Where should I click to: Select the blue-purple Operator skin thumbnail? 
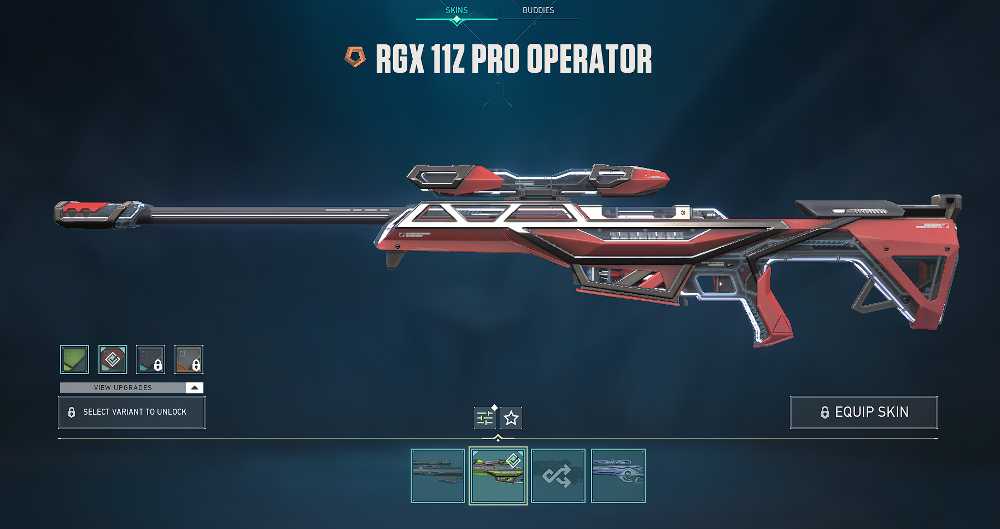click(x=618, y=475)
